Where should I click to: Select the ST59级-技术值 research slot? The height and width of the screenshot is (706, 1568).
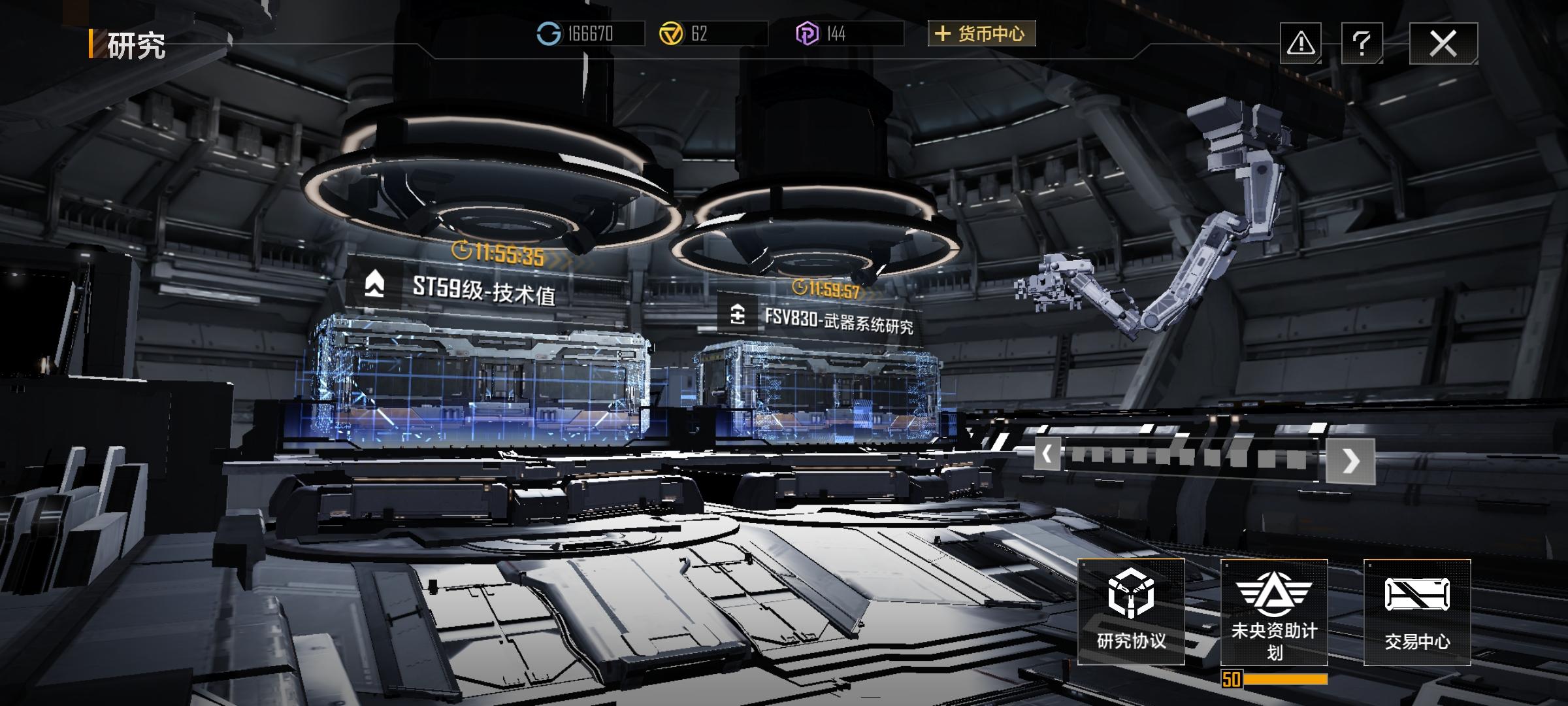[483, 291]
